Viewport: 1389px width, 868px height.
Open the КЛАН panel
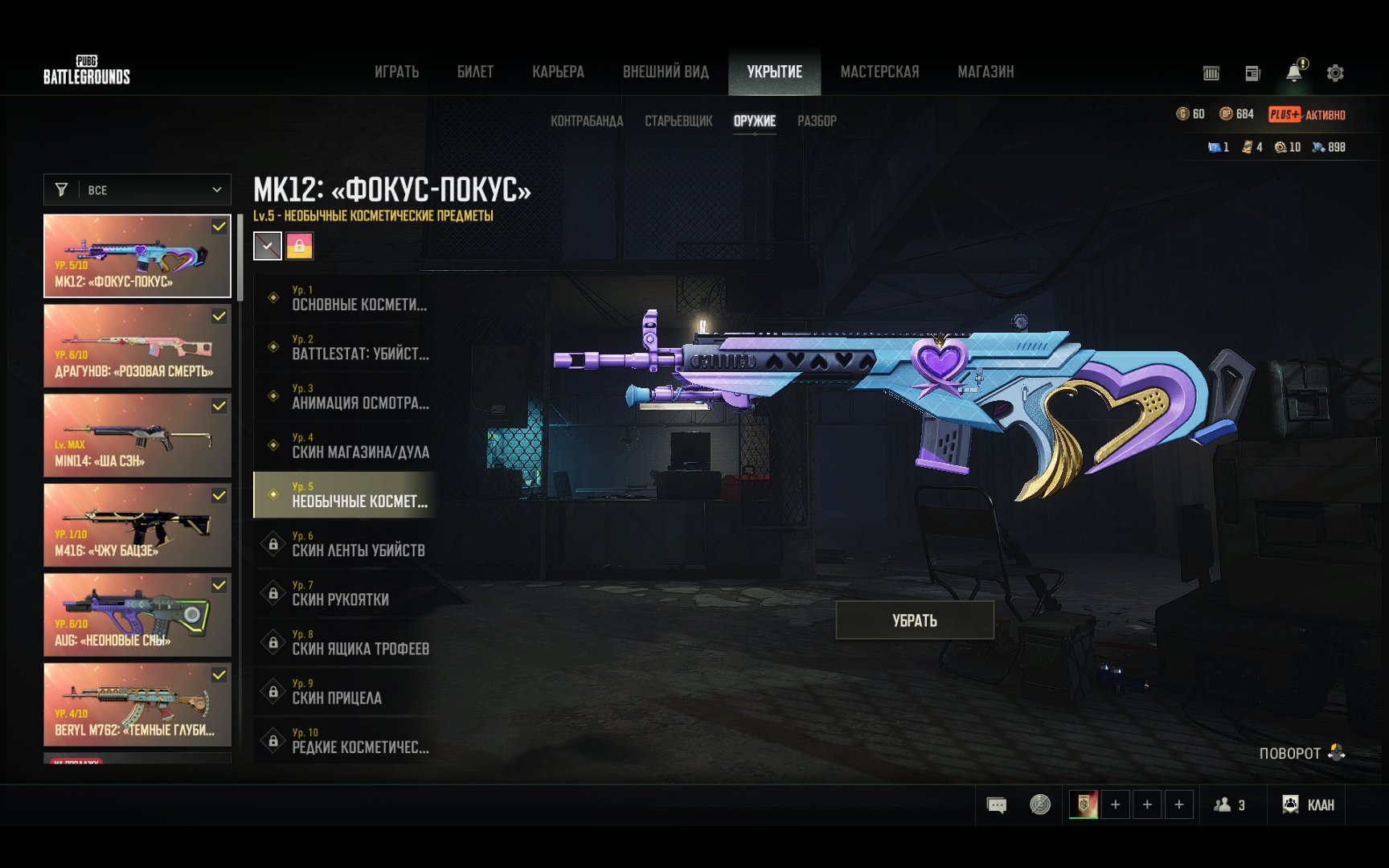click(x=1309, y=805)
